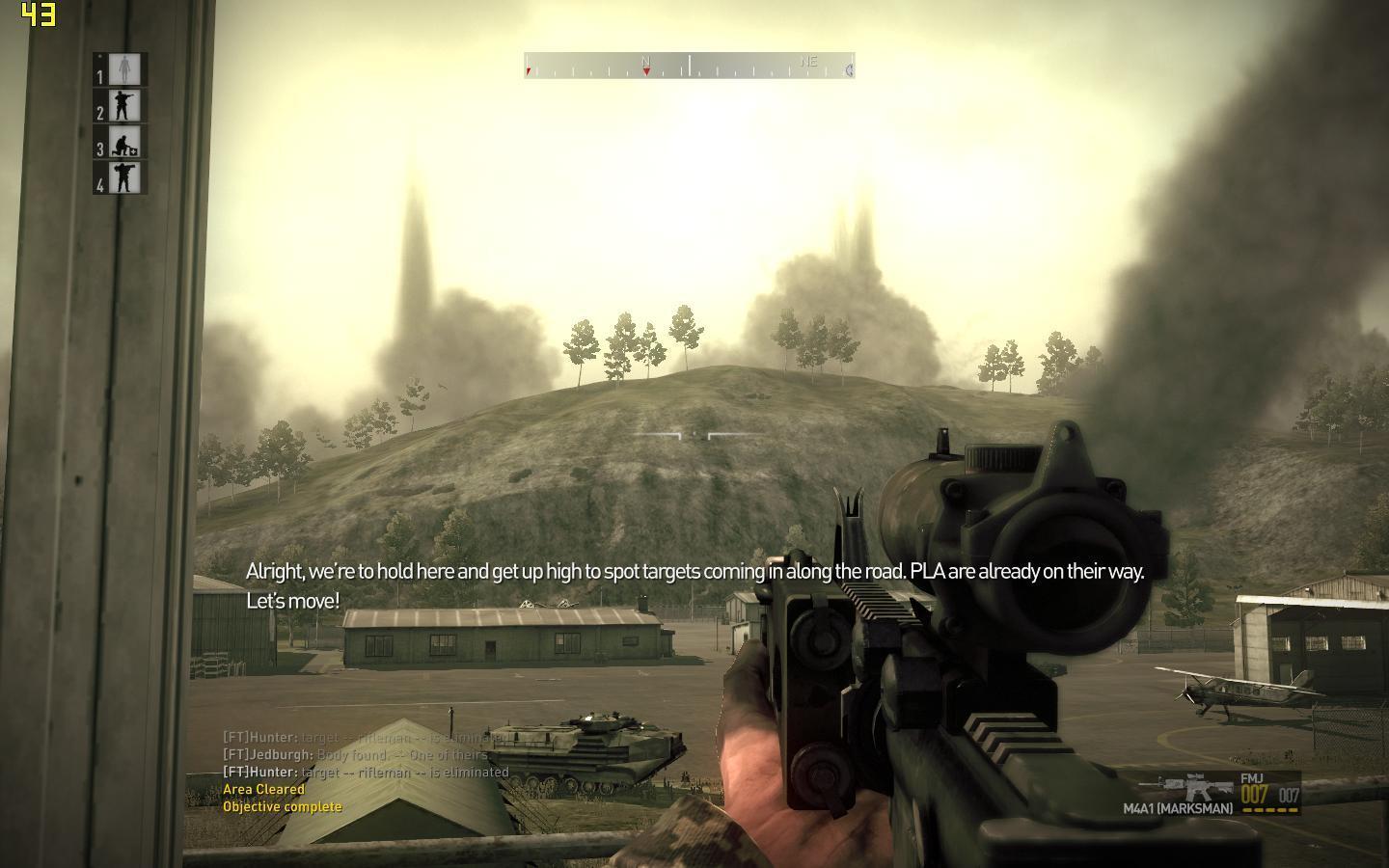Click the M4A1 Marksman weapon icon
This screenshot has width=1389, height=868.
(x=1196, y=787)
